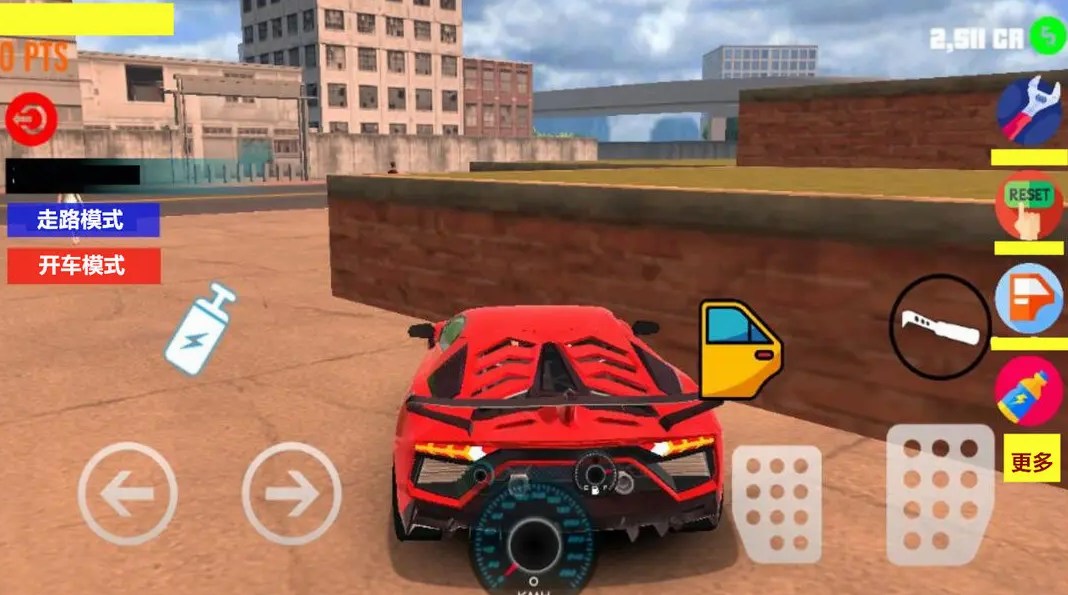Hit the brake pedal
The height and width of the screenshot is (595, 1068).
(x=777, y=504)
